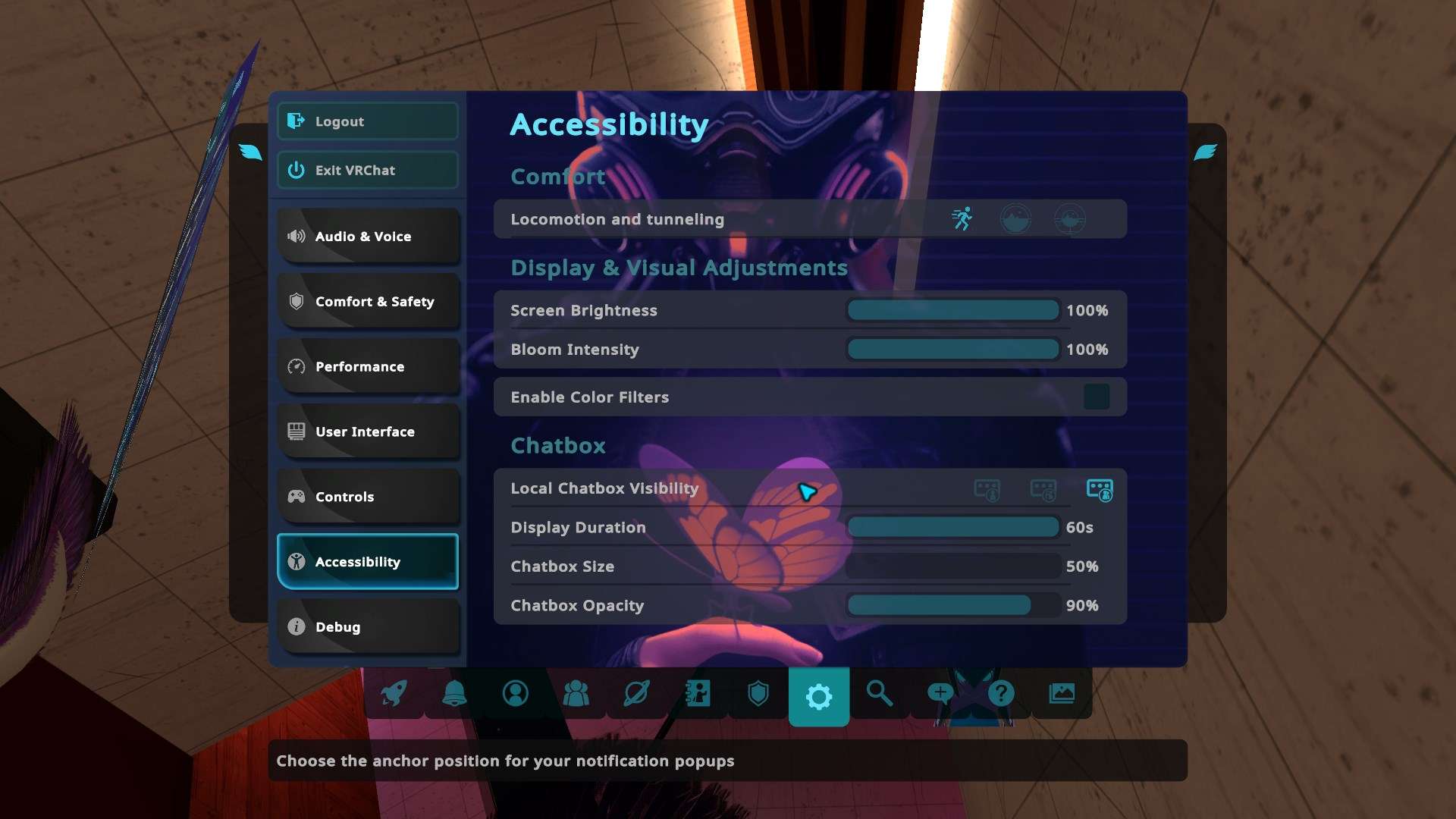Image resolution: width=1456 pixels, height=819 pixels.
Task: Change the chatbox Display Duration slider
Action: point(952,527)
